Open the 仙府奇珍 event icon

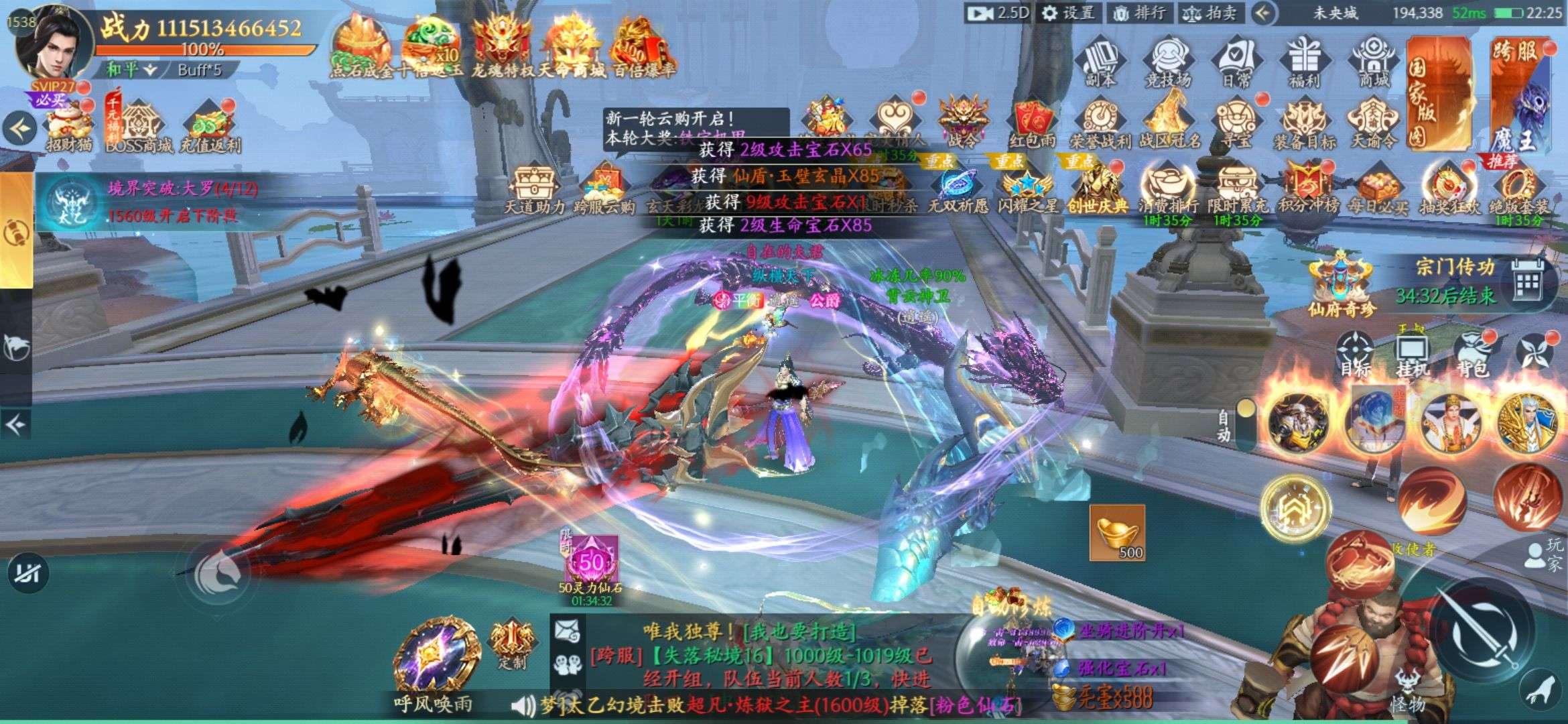(x=1340, y=285)
